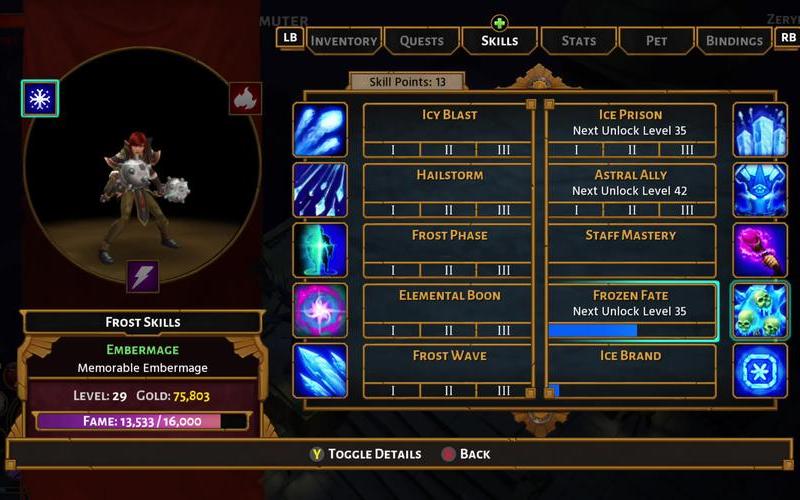800x500 pixels.
Task: Select the Frozen Fate skill icon
Action: pyautogui.click(x=760, y=310)
